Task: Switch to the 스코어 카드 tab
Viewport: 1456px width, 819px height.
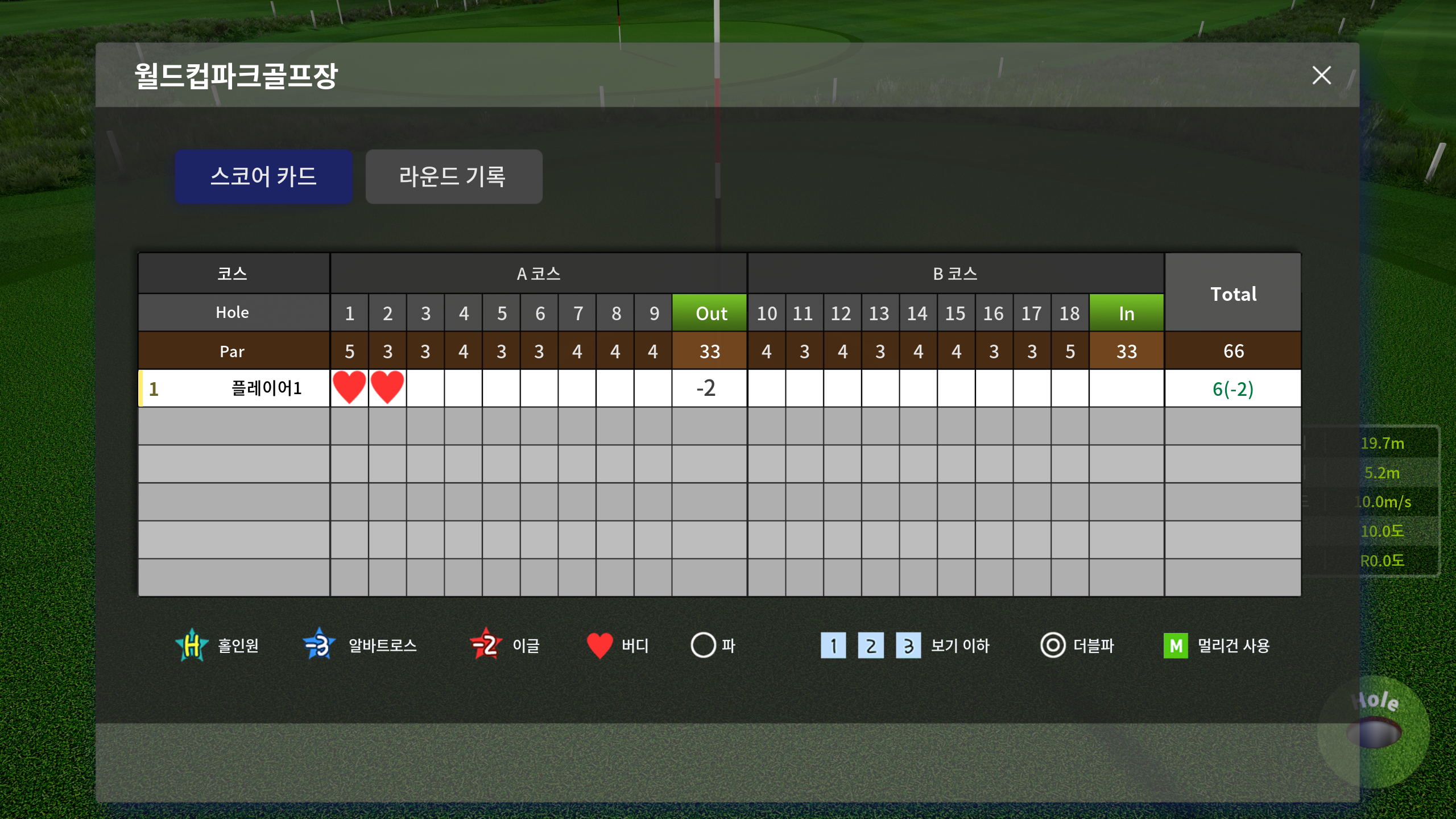Action: tap(263, 176)
